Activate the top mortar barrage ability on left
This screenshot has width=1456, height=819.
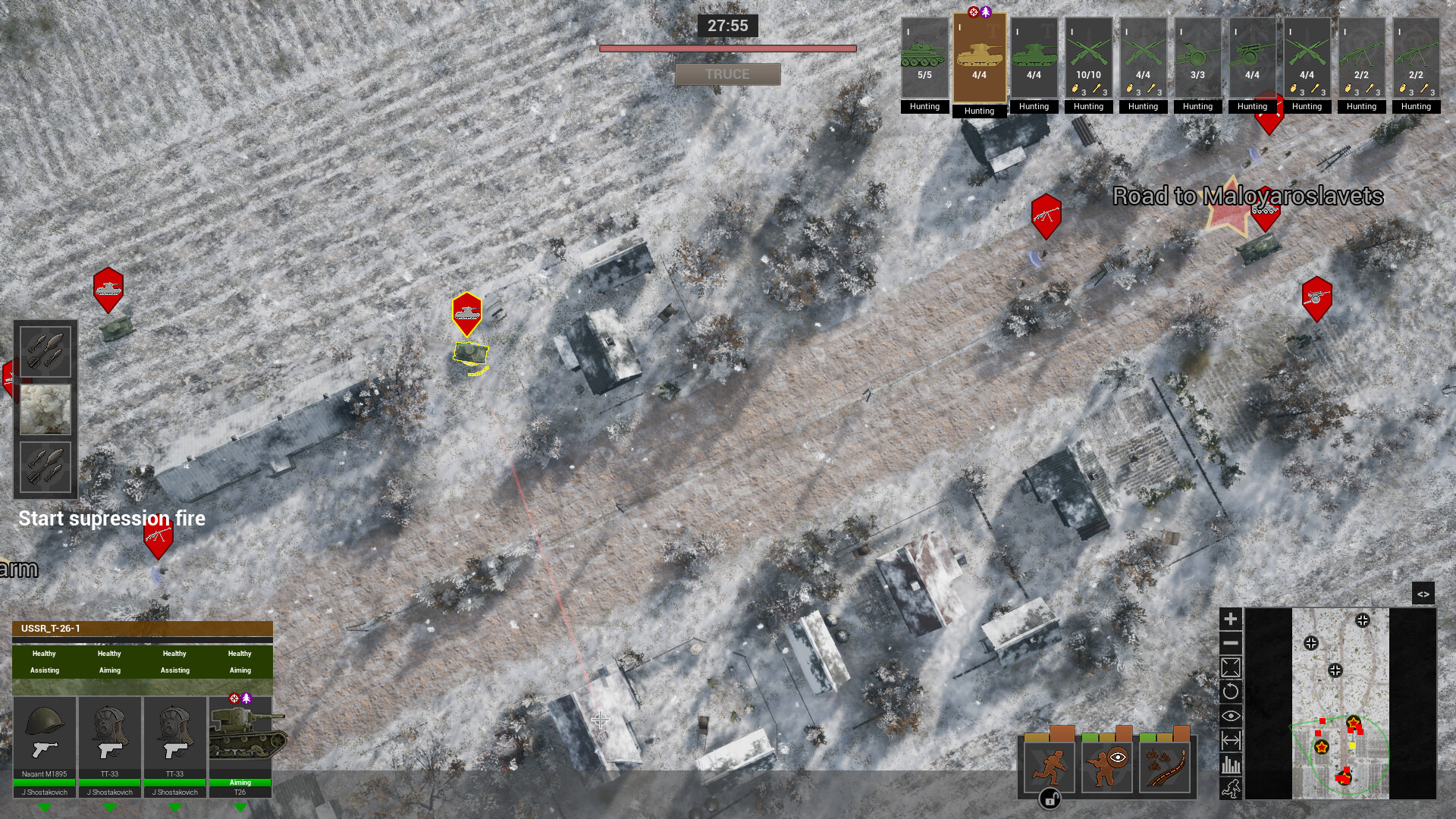click(45, 351)
